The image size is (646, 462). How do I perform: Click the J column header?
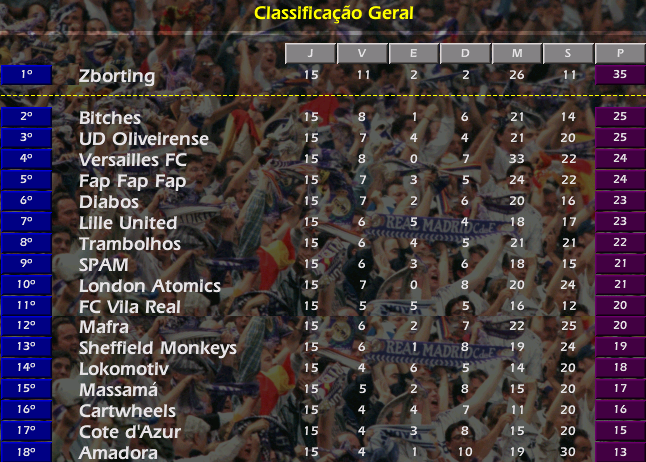[x=310, y=54]
